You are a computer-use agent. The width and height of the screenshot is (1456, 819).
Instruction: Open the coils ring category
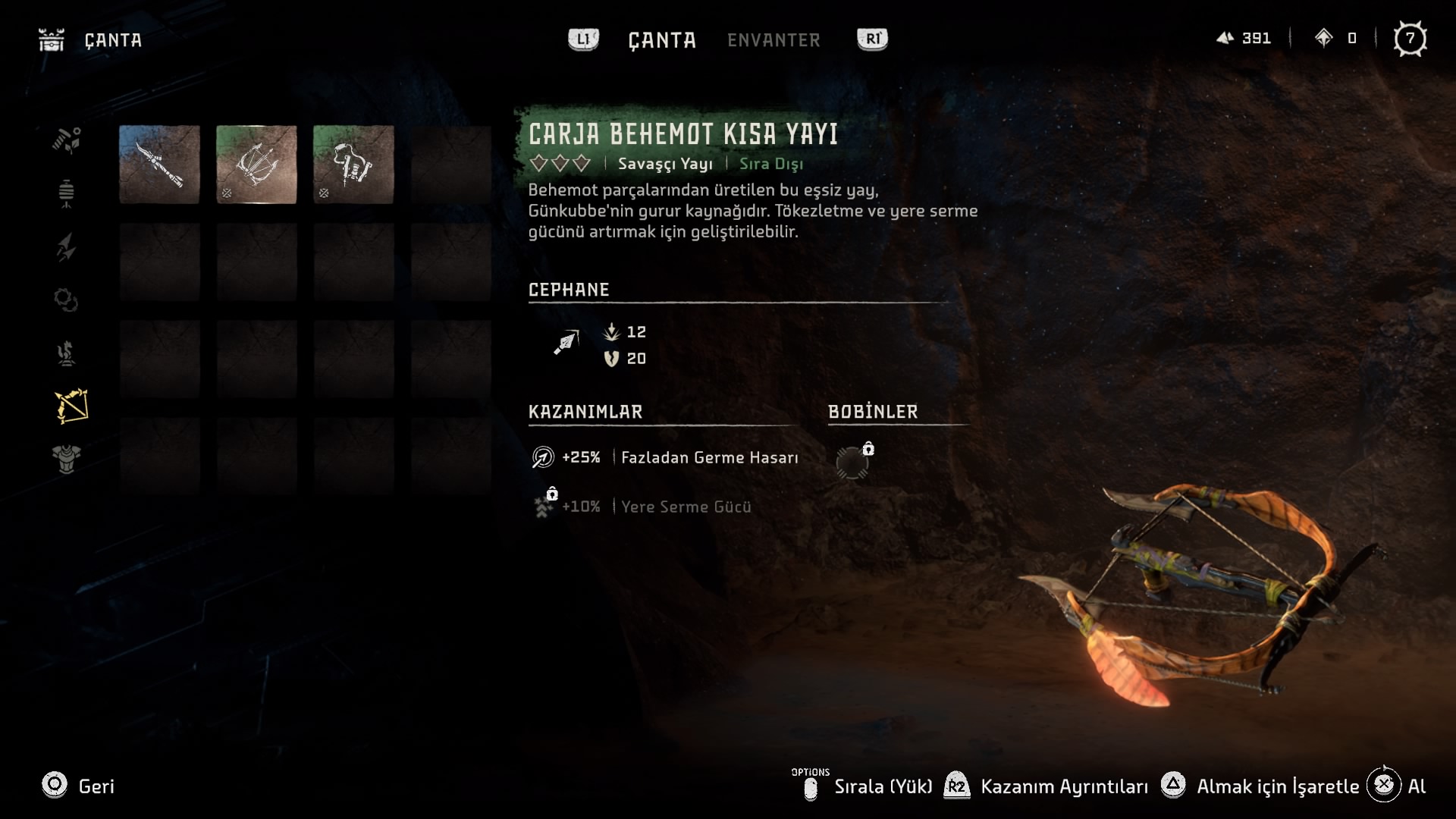tap(67, 300)
